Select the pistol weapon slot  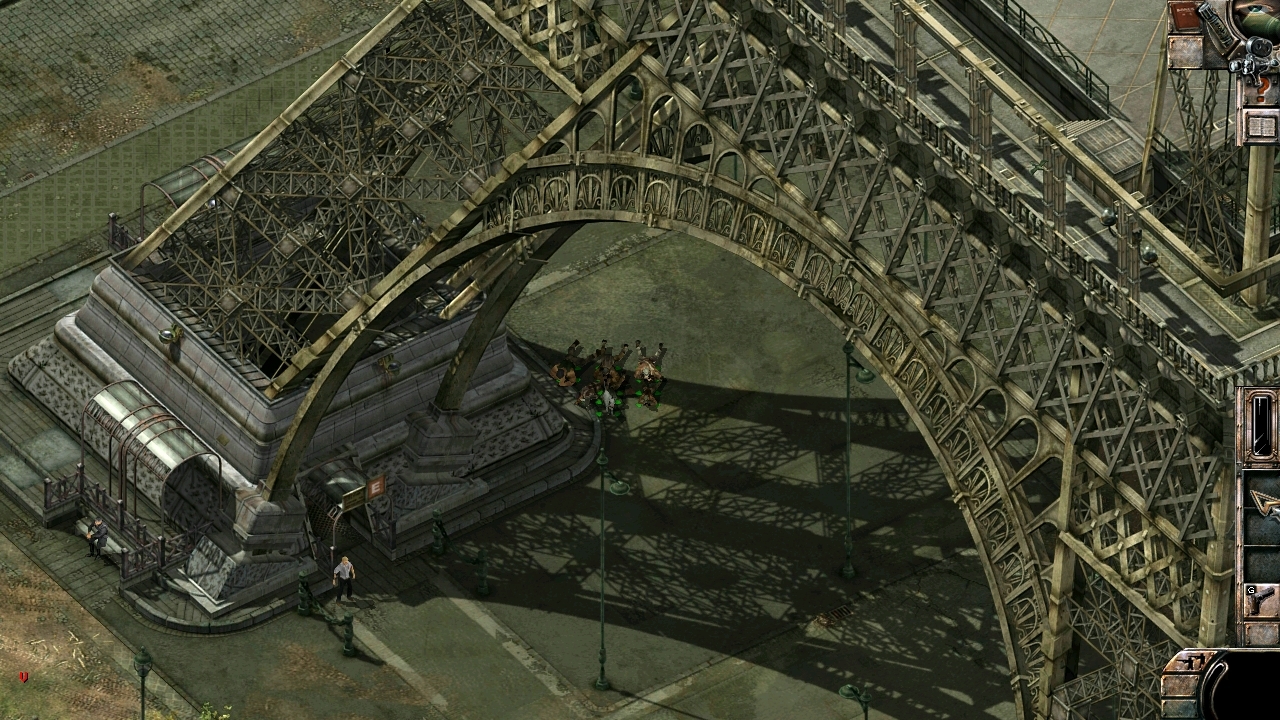click(1262, 601)
